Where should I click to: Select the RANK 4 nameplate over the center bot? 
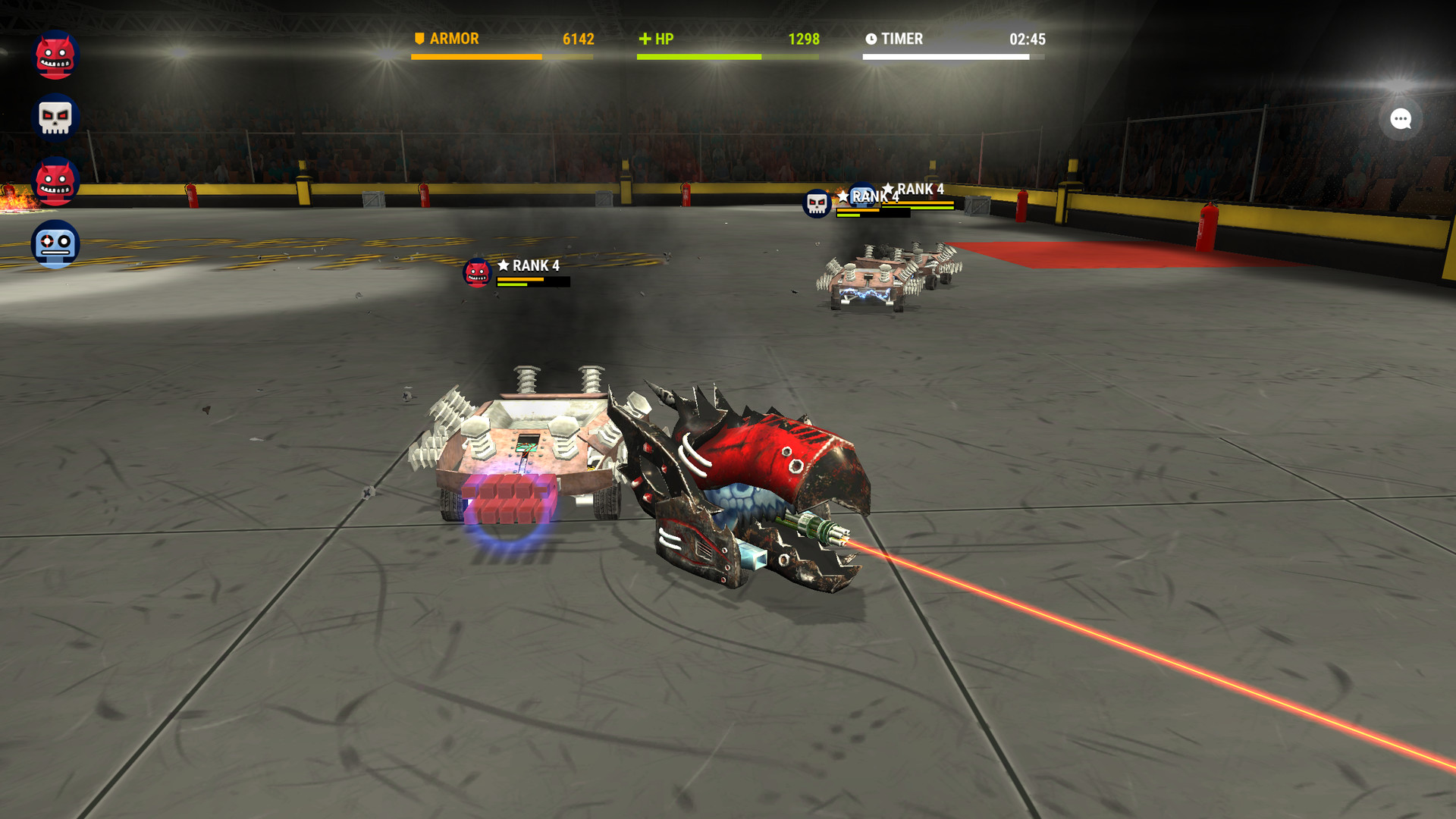pyautogui.click(x=535, y=266)
